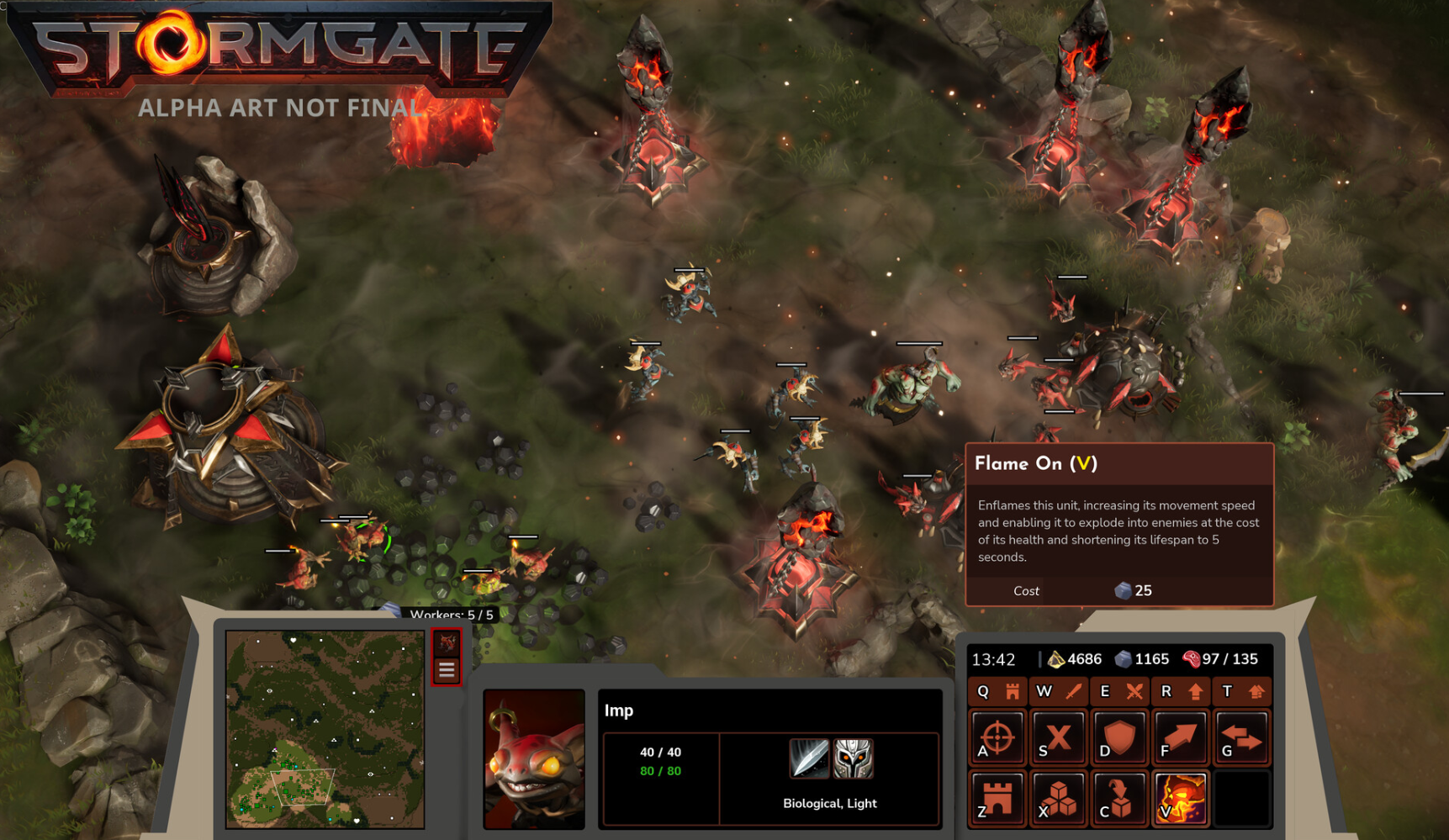Inspect the Imp's blade weapon icon
1449x840 pixels.
pyautogui.click(x=809, y=758)
